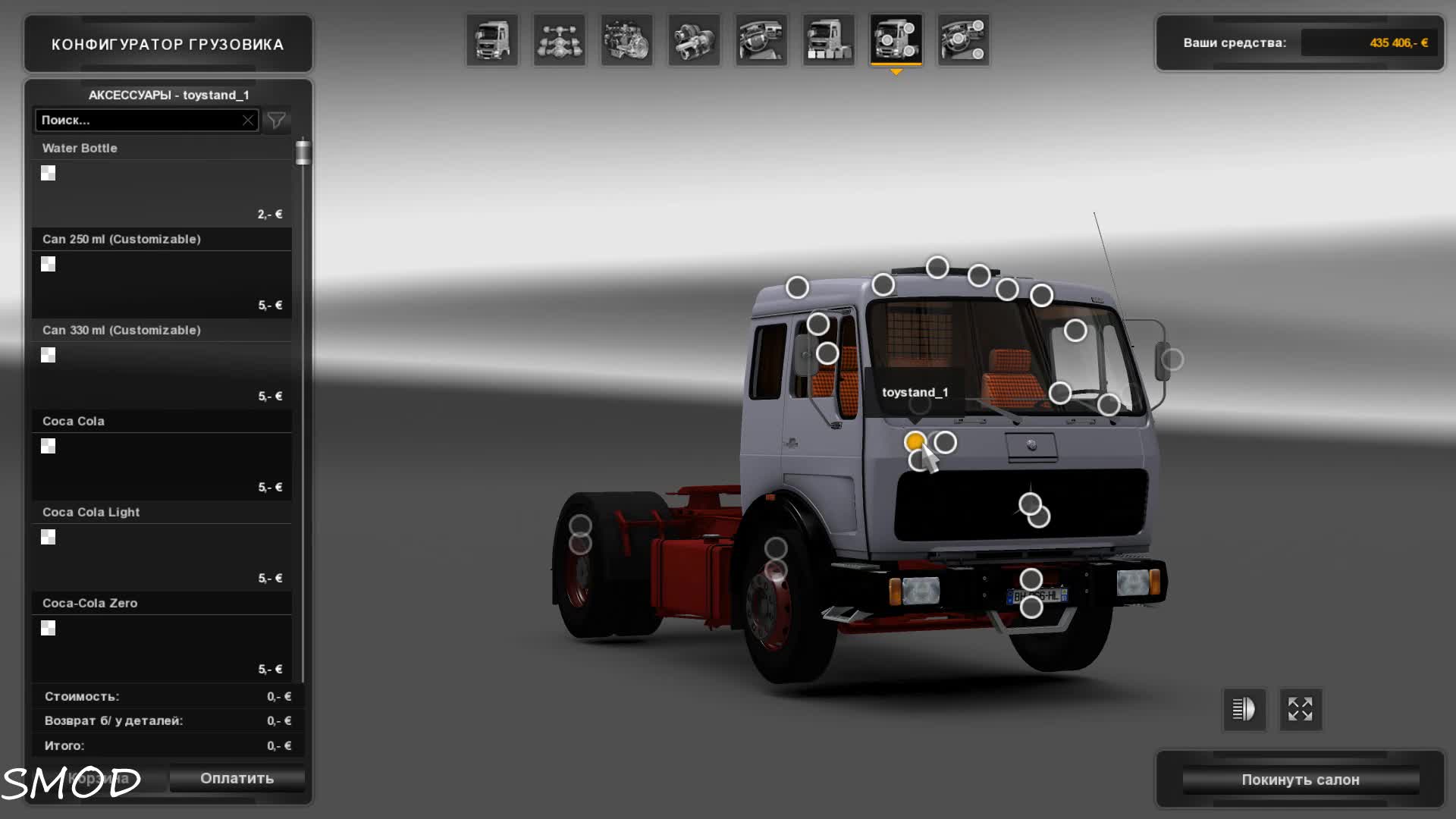Click the accessory list scrollbar
Image resolution: width=1456 pixels, height=819 pixels.
pos(303,152)
